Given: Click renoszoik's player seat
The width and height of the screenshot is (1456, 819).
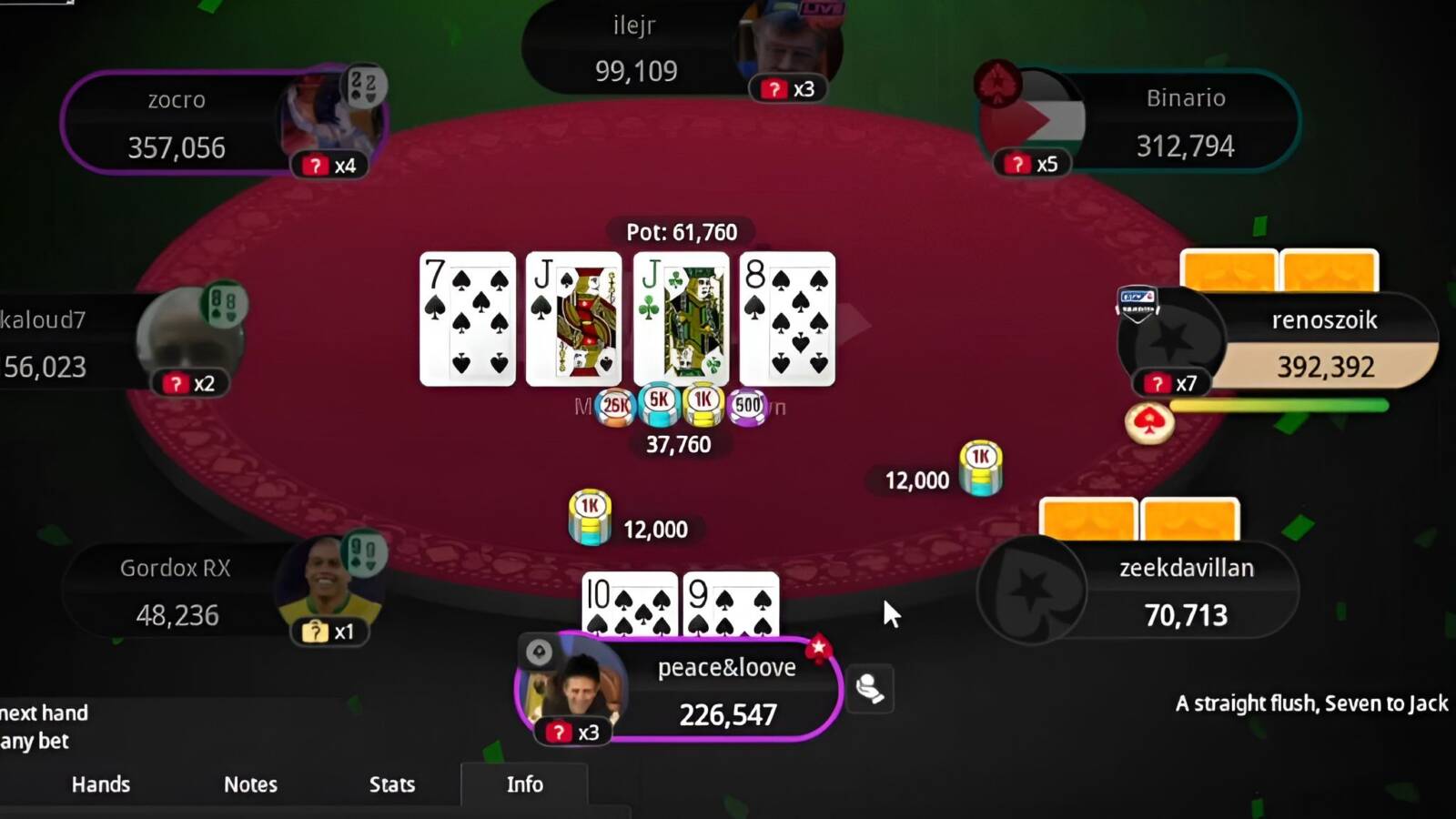Looking at the screenshot, I should [x=1324, y=344].
